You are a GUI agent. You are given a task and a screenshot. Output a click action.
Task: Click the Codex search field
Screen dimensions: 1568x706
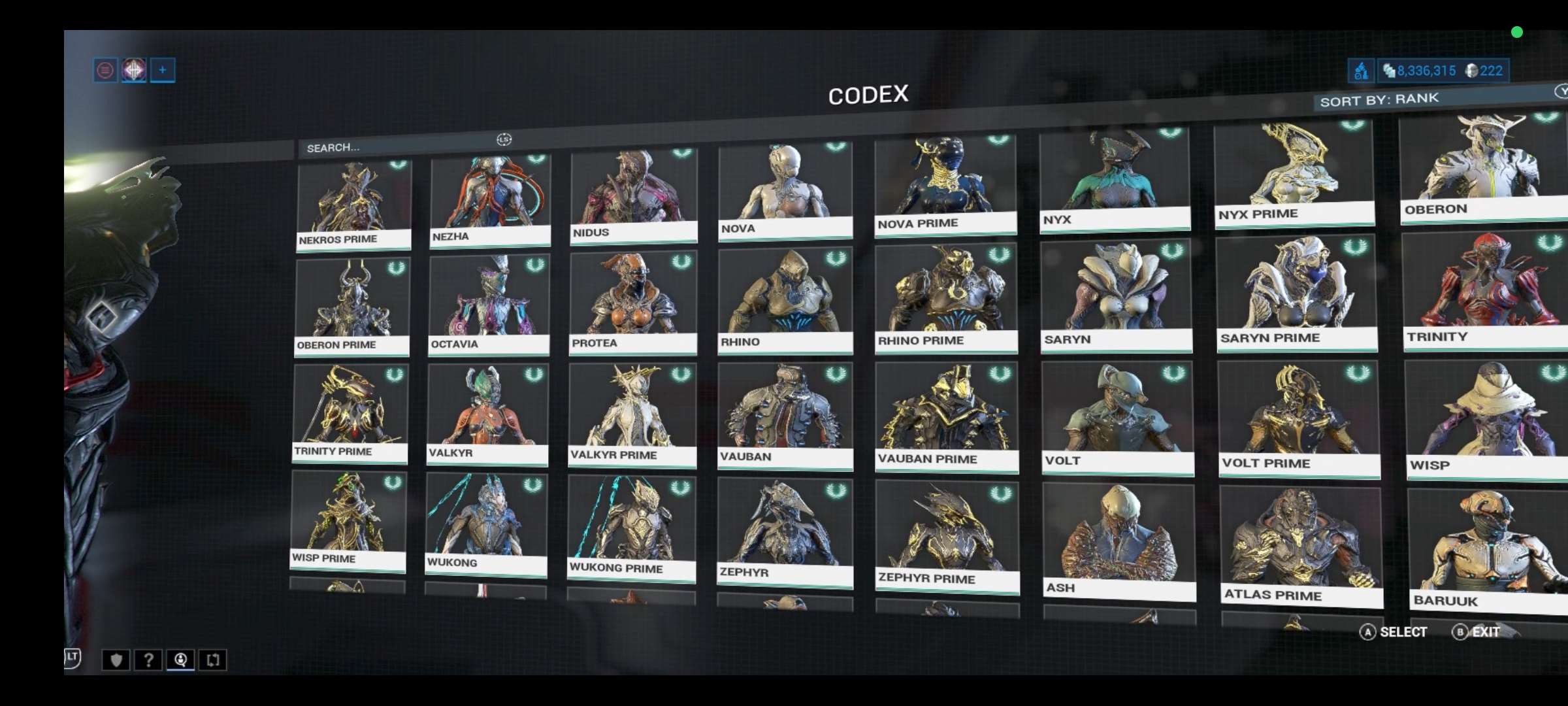(399, 146)
